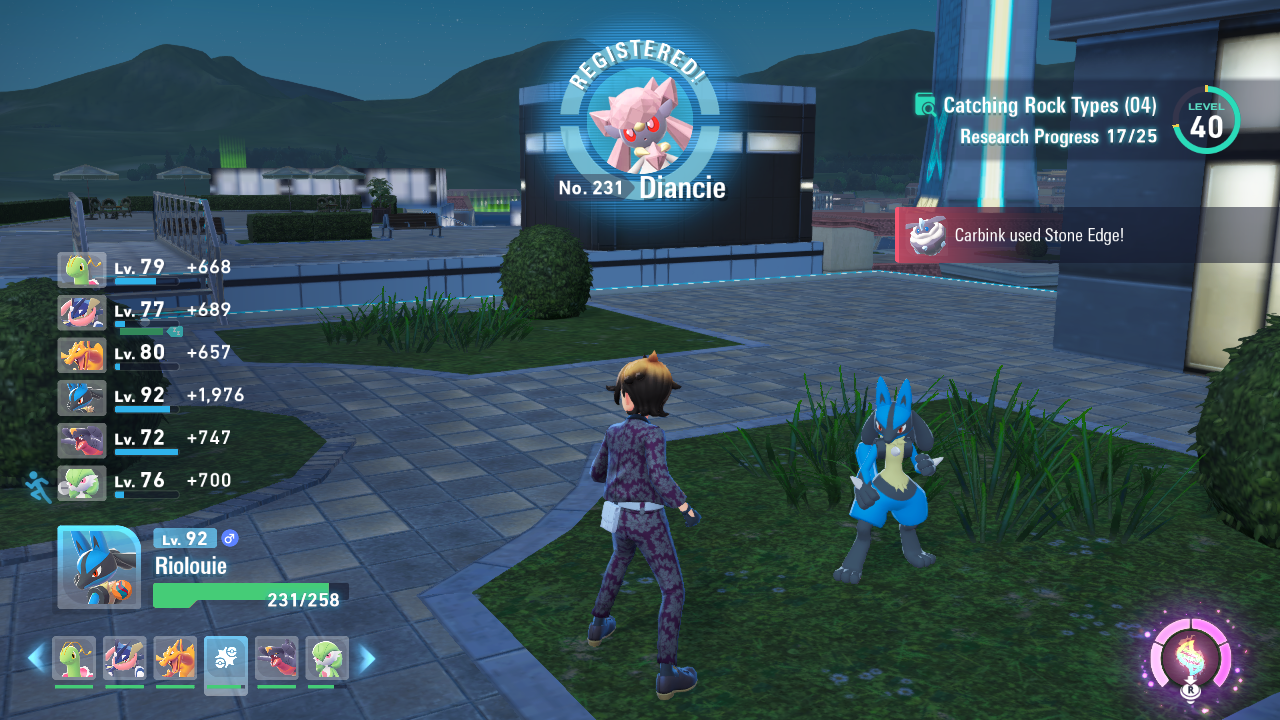Activate the glowing Mega Evolution icon

pos(1190,660)
